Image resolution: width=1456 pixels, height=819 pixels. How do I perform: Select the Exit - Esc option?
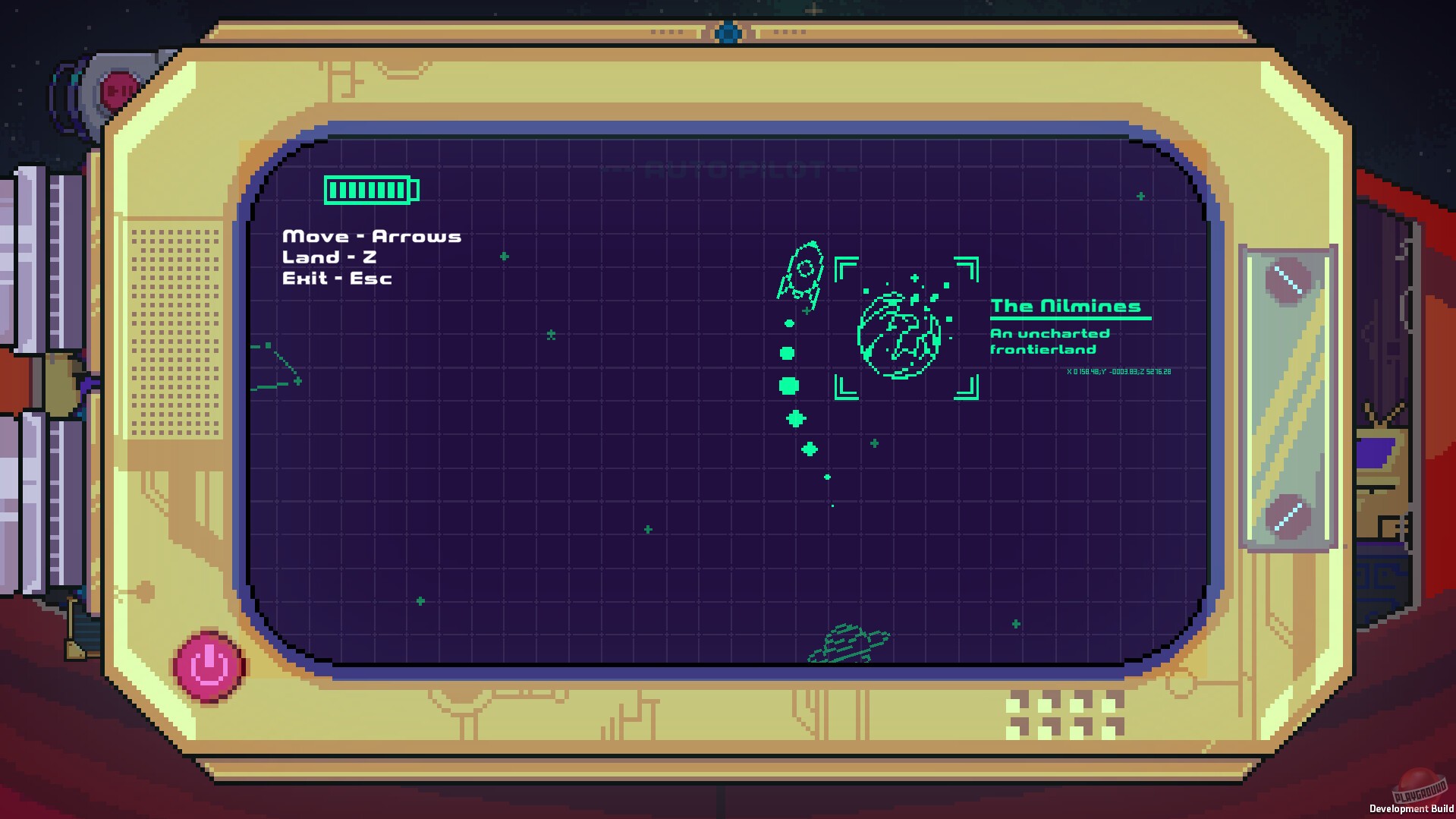tap(337, 278)
